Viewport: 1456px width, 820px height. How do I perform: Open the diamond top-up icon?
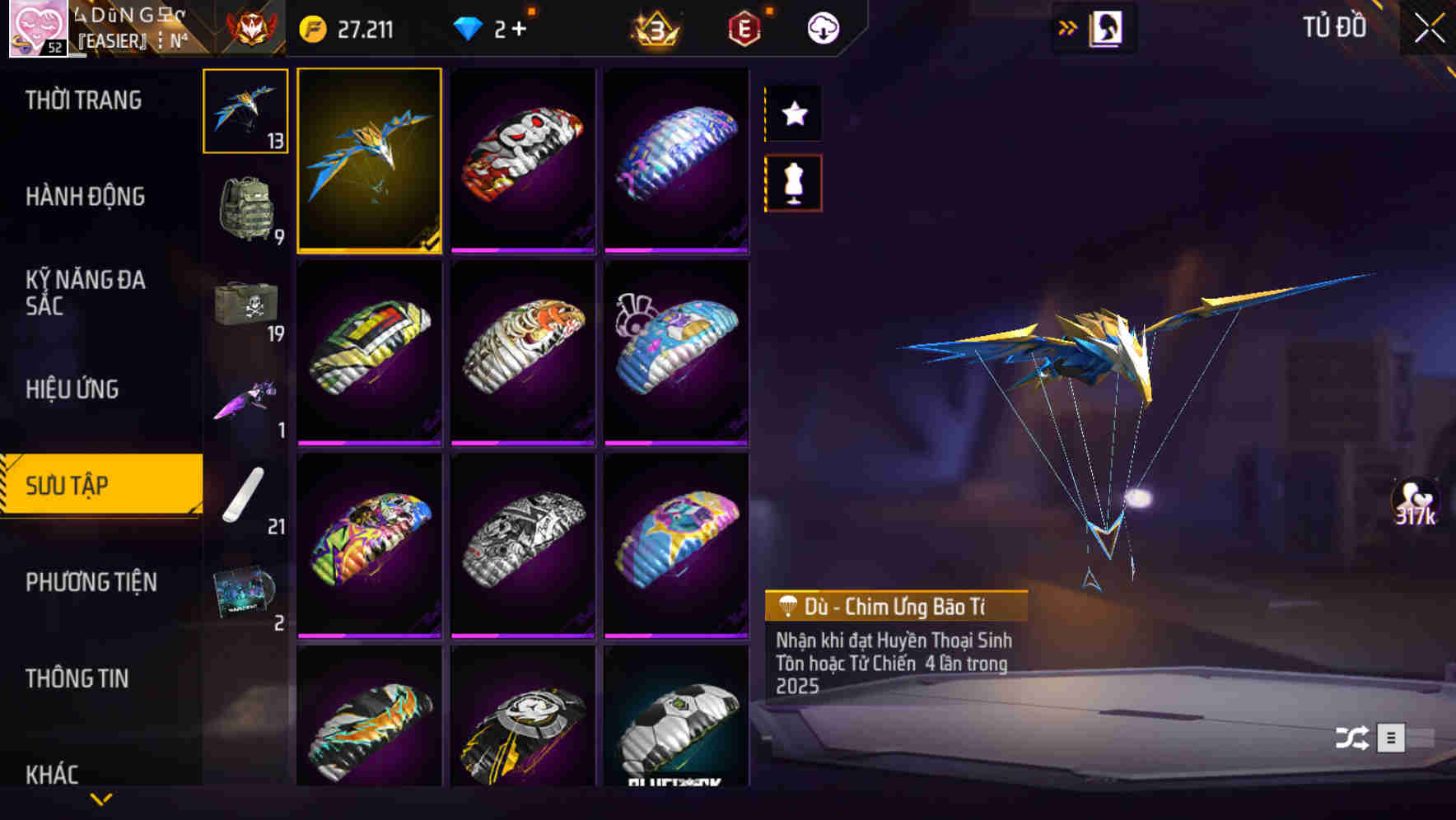click(468, 27)
